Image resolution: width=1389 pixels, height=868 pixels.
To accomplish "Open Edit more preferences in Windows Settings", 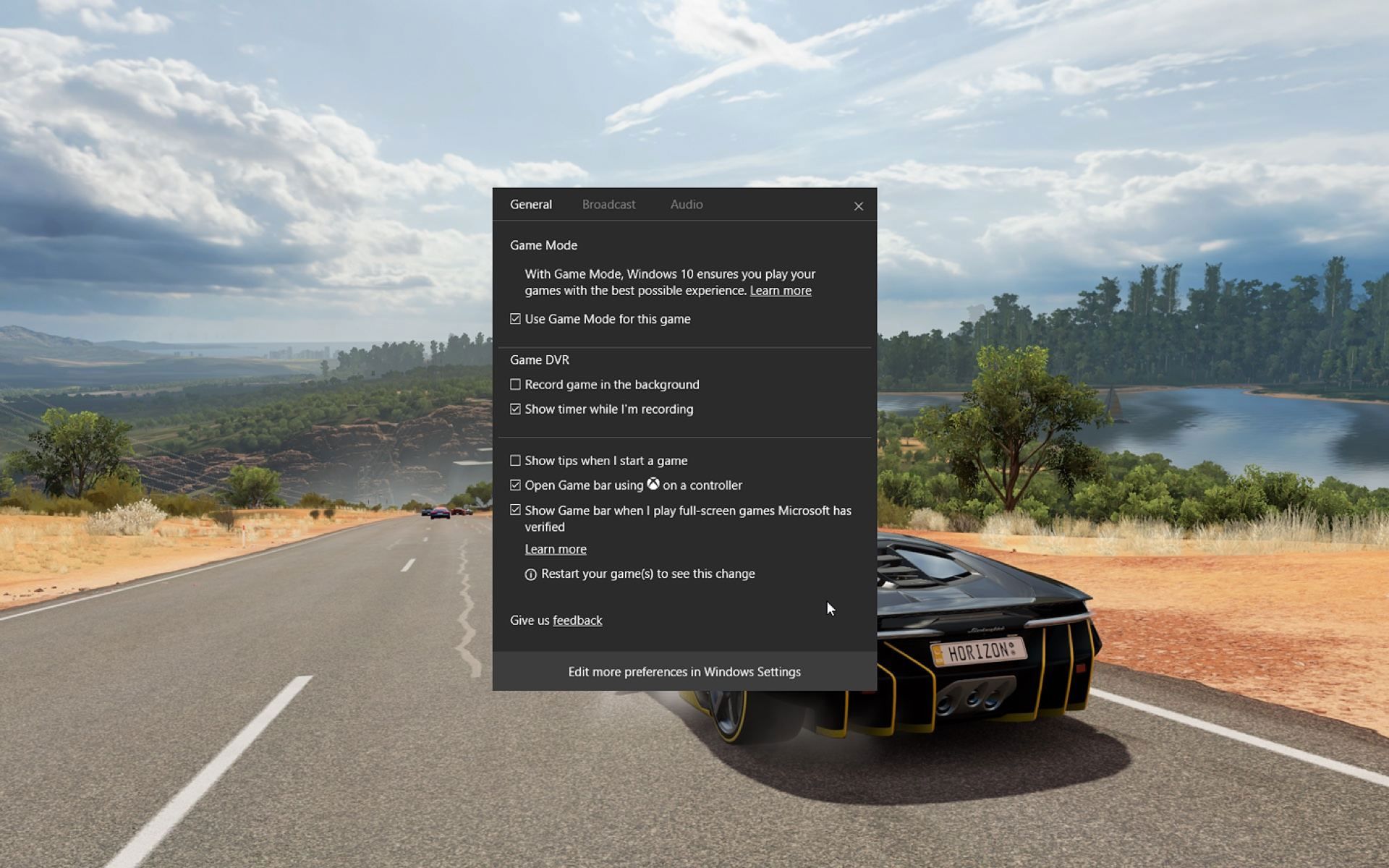I will click(684, 671).
